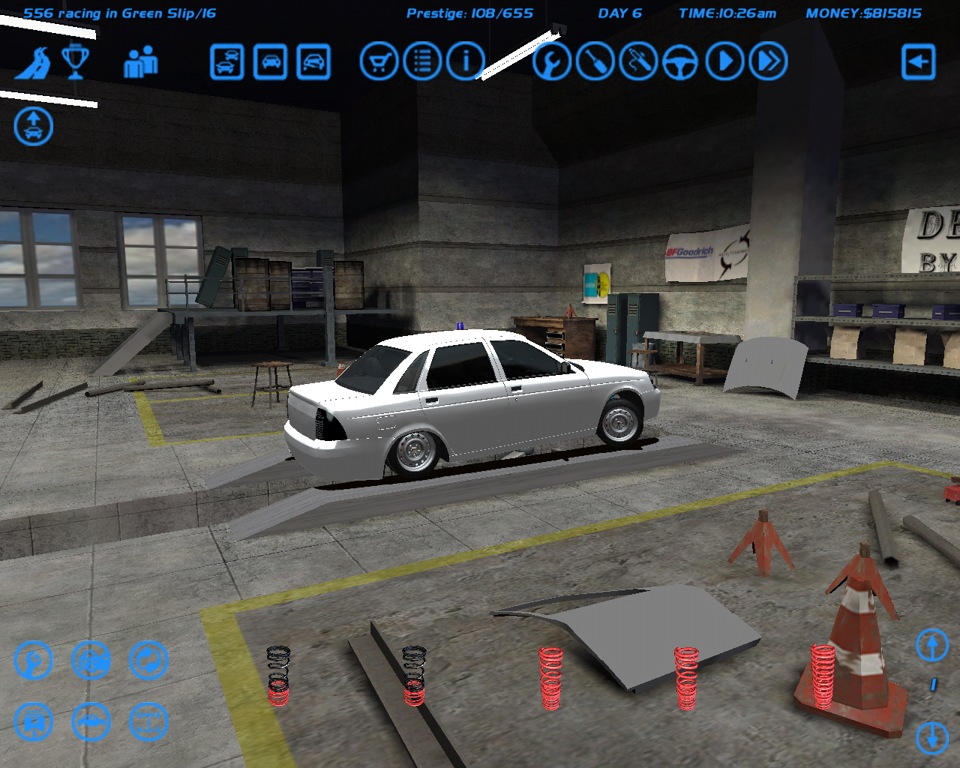Open the info icon
The height and width of the screenshot is (768, 960).
[x=465, y=62]
